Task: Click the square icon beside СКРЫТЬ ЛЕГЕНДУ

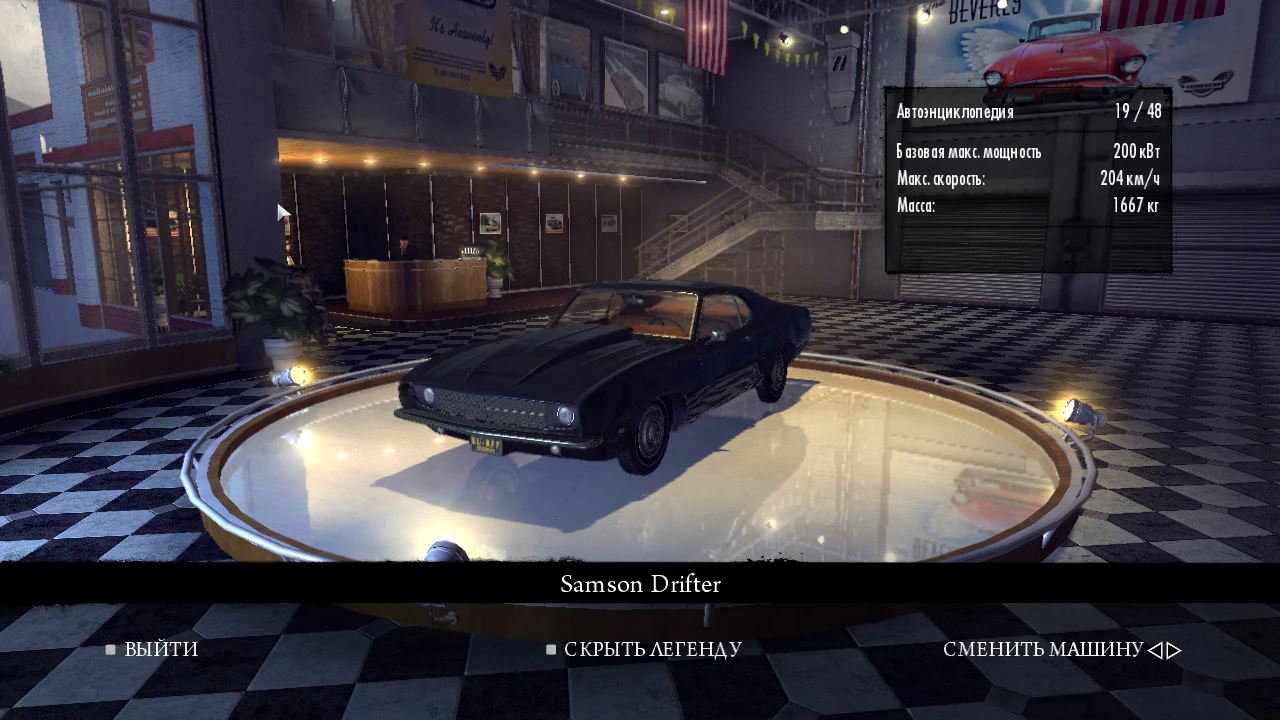Action: [x=550, y=649]
